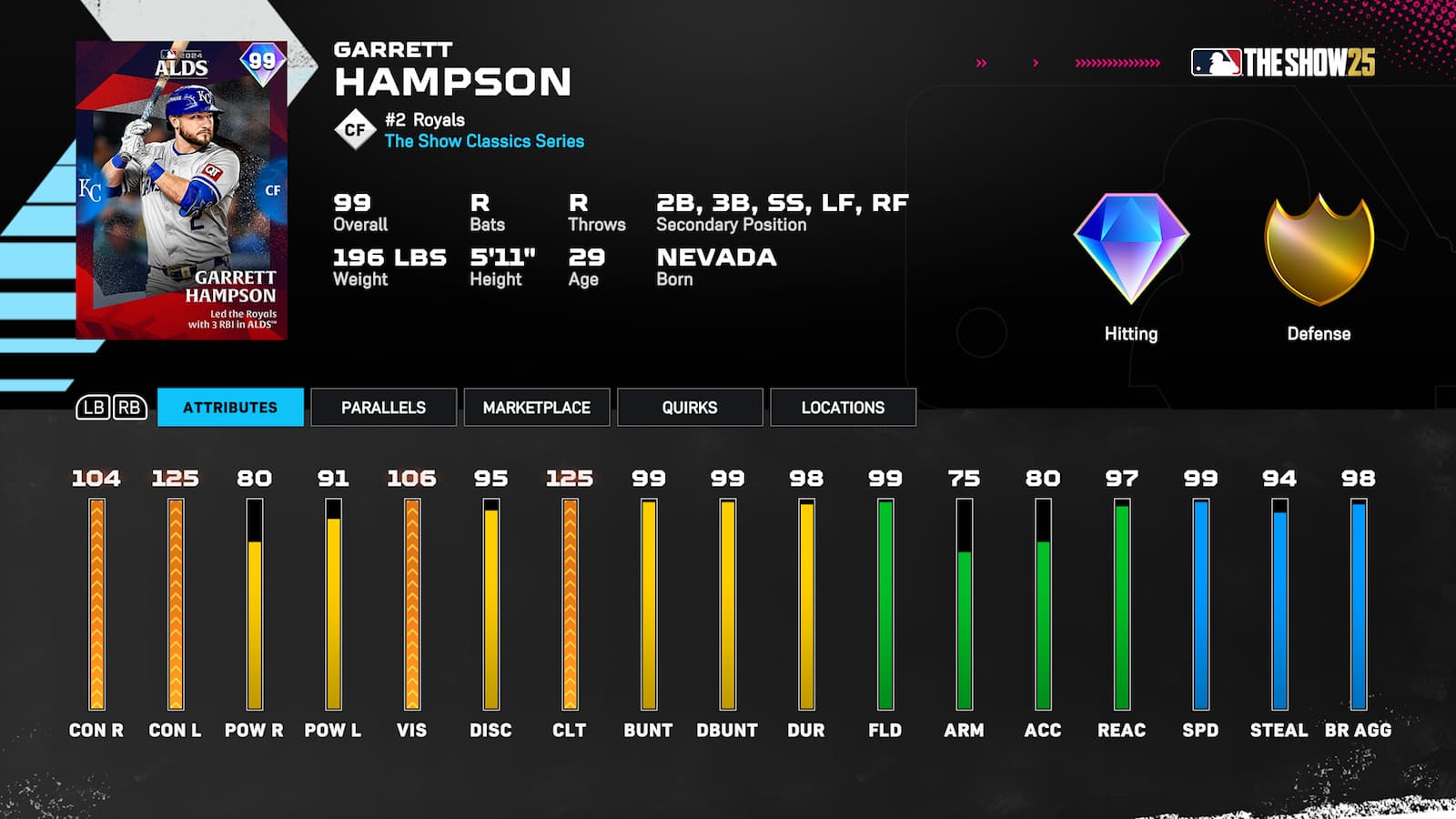
Task: Click the CON R attribute bar
Action: tap(97, 605)
